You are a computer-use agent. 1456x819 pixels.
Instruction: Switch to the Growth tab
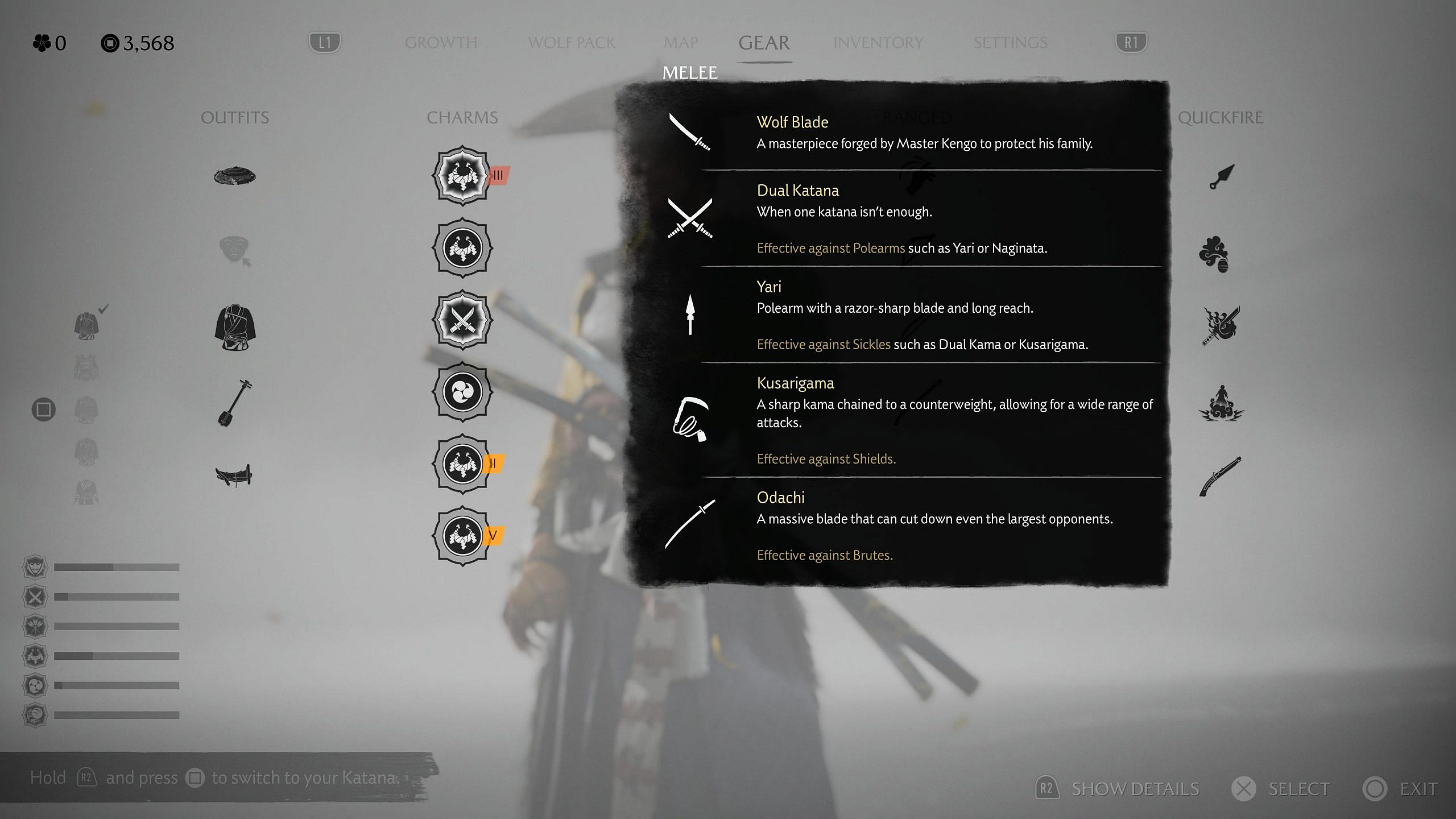coord(441,43)
